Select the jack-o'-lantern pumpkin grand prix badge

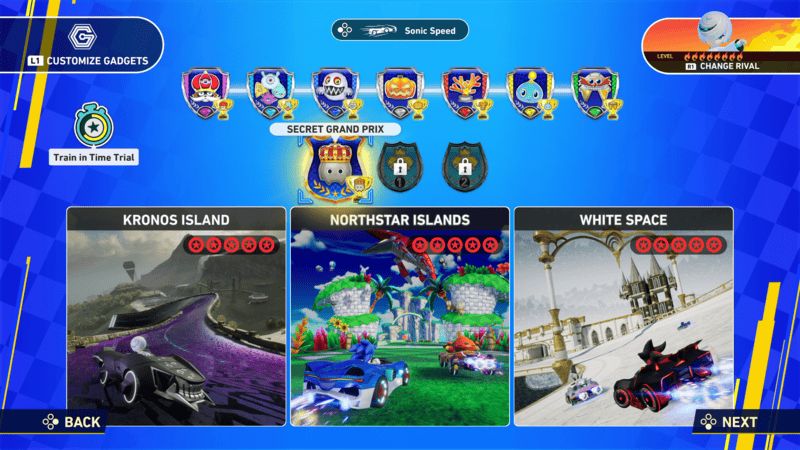tap(398, 90)
